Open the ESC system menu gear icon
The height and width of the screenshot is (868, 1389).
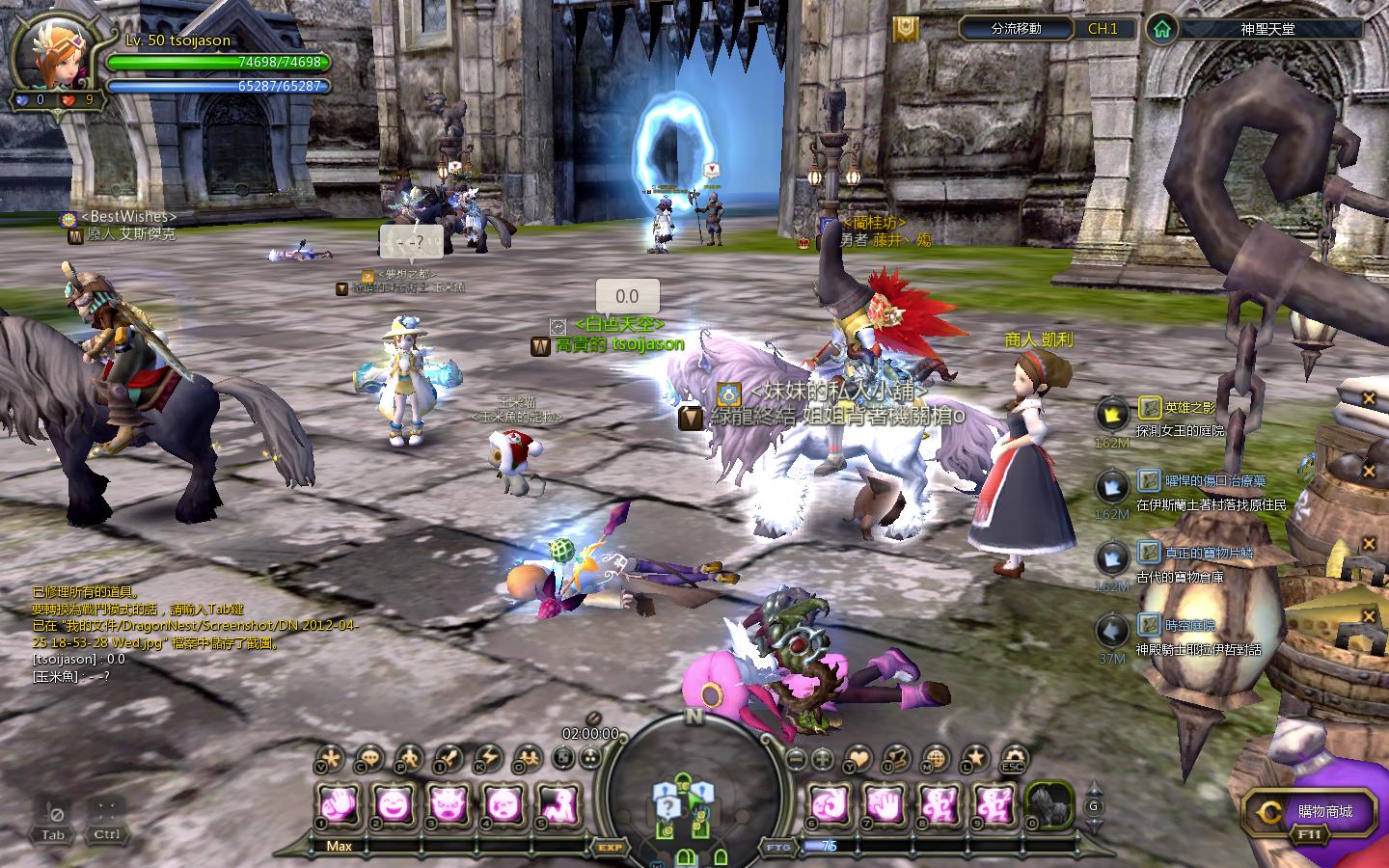[x=1014, y=759]
